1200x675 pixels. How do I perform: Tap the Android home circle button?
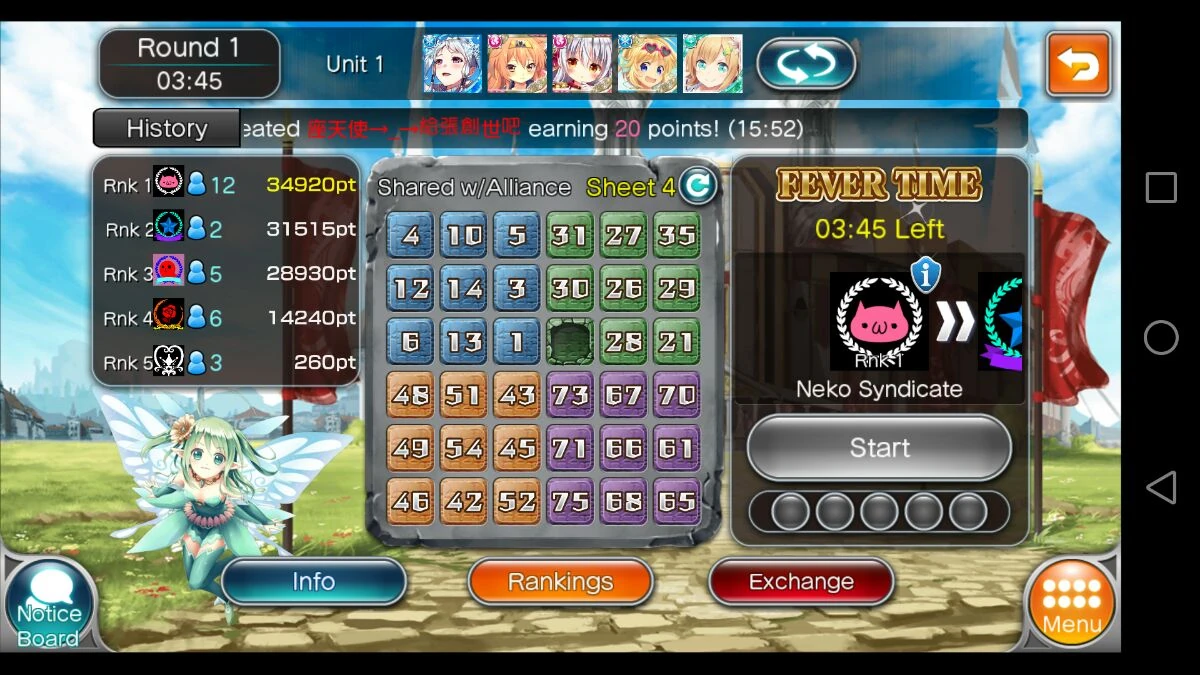point(1160,338)
